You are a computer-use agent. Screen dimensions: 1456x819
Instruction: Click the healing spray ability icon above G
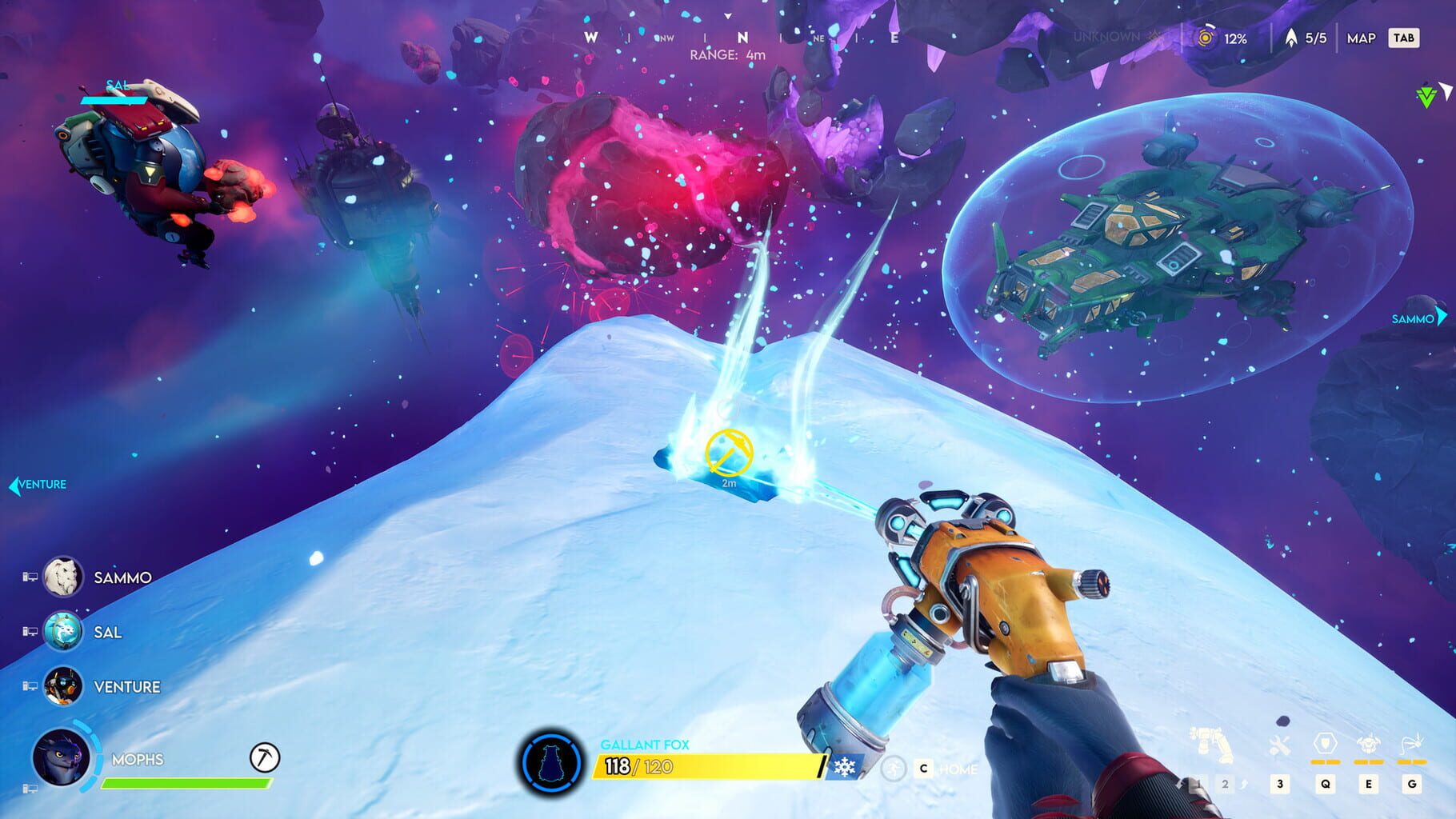(1413, 743)
